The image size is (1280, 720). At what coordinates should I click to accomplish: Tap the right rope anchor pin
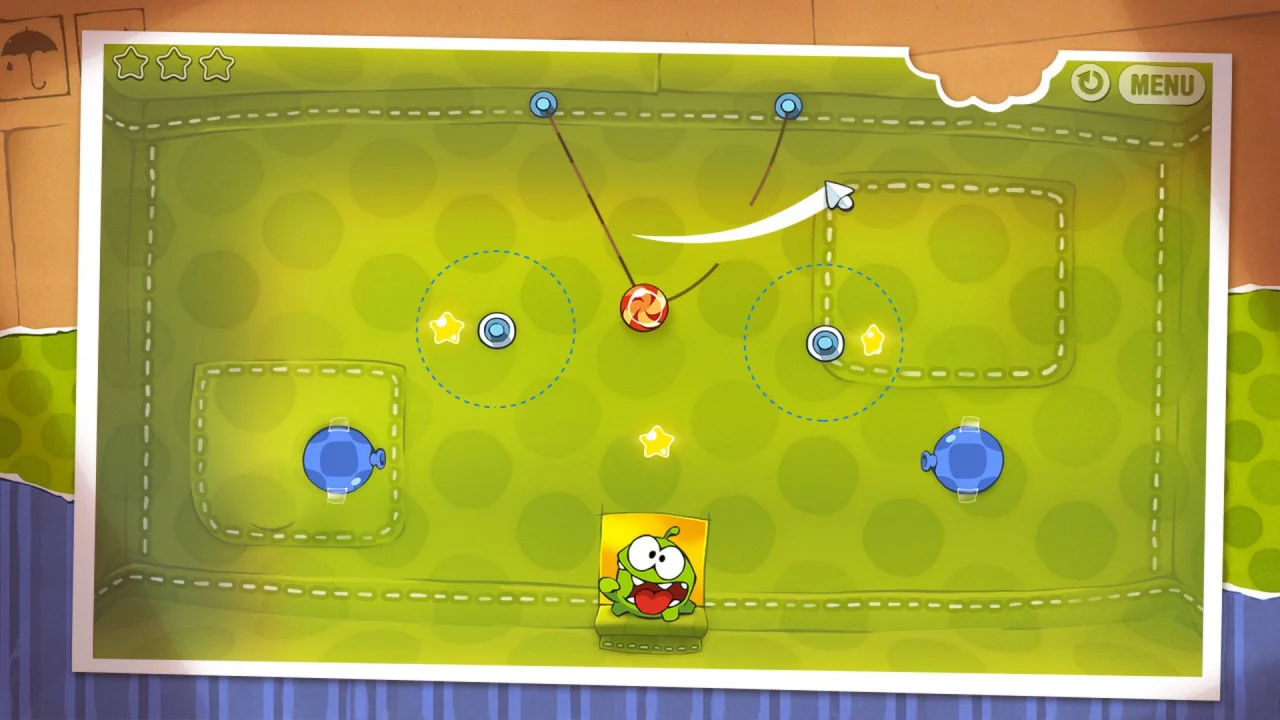tap(789, 105)
